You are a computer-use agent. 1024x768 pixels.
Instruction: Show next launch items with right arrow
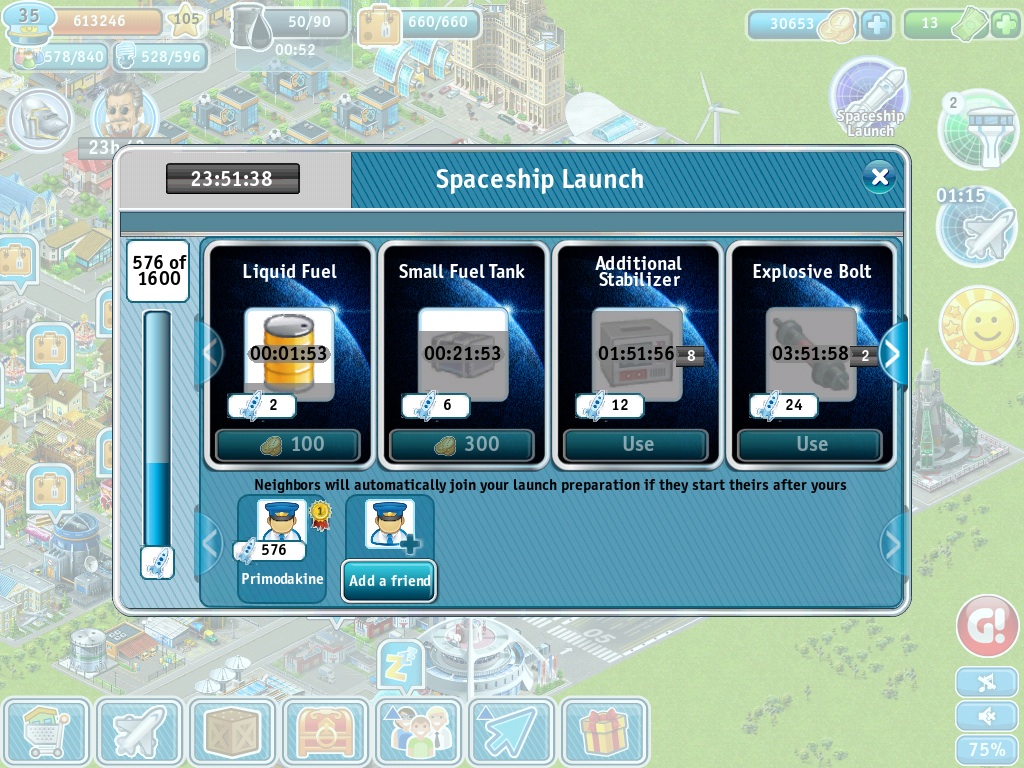pos(893,353)
